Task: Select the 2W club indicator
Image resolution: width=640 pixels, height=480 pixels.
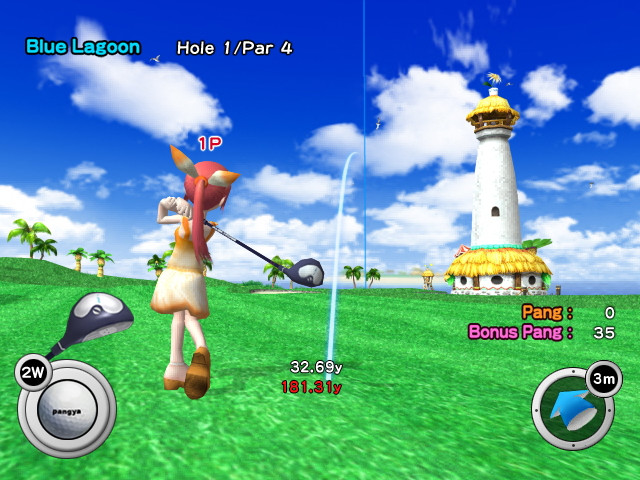Action: click(x=31, y=373)
